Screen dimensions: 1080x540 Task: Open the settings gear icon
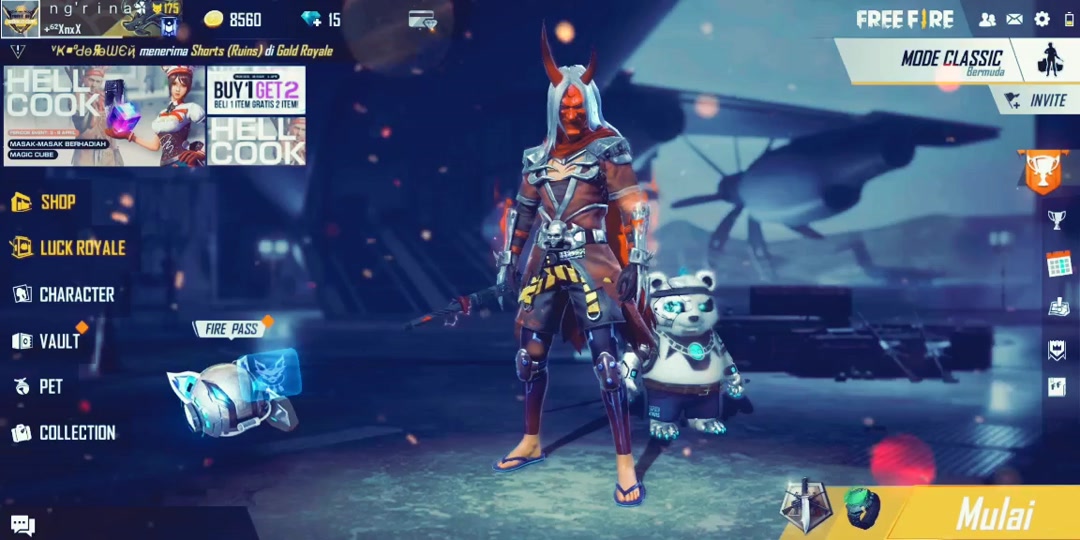pyautogui.click(x=1042, y=19)
